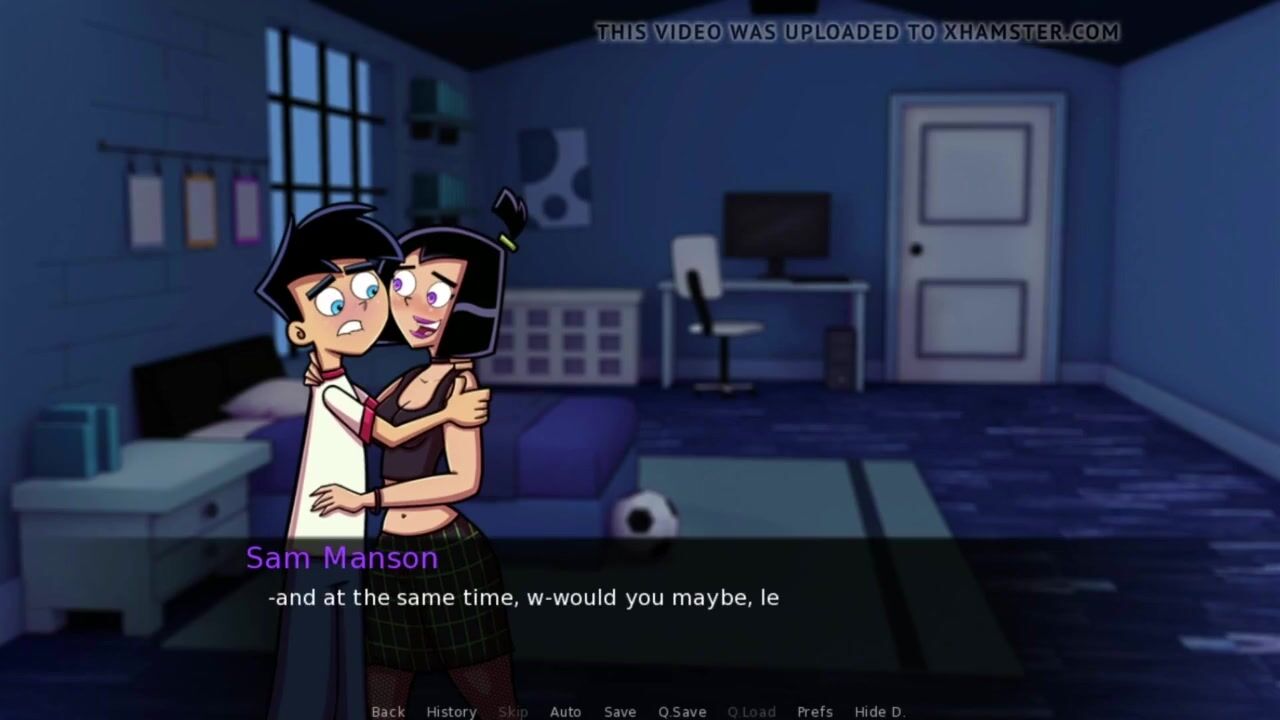This screenshot has height=720, width=1280.
Task: Open the dialogue History log
Action: pyautogui.click(x=451, y=711)
